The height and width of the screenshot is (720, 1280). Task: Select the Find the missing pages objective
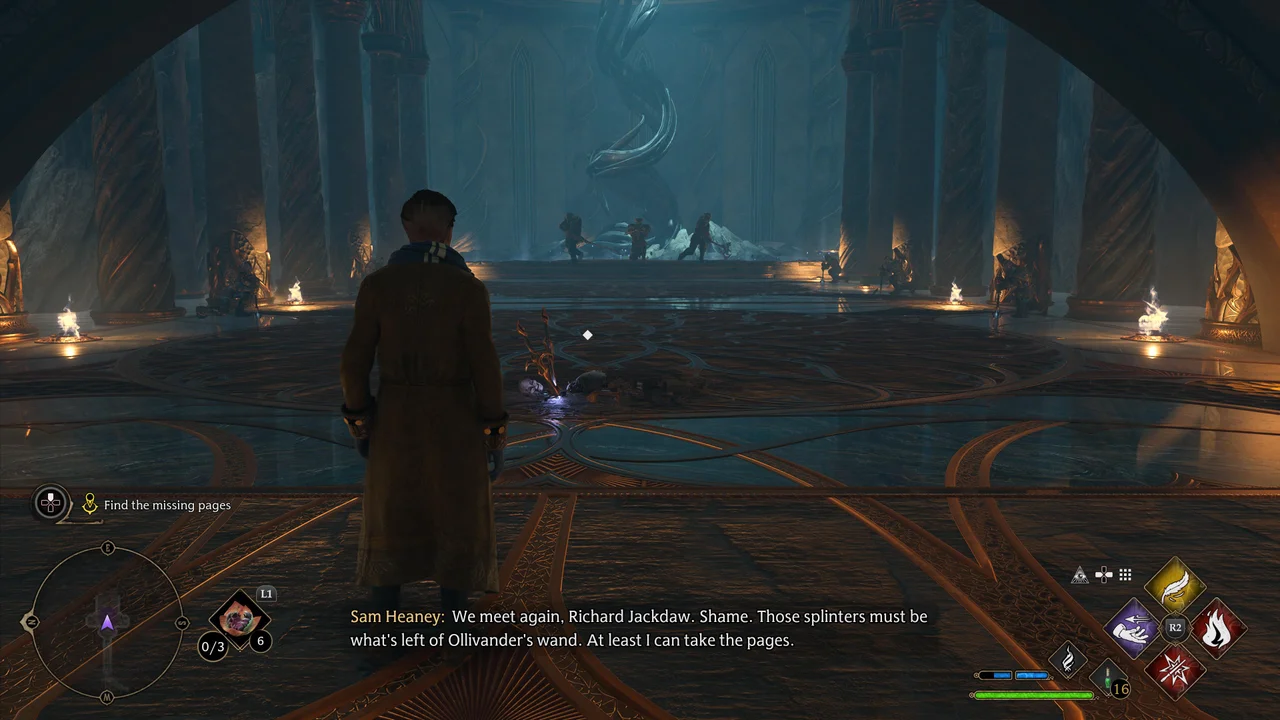click(166, 505)
